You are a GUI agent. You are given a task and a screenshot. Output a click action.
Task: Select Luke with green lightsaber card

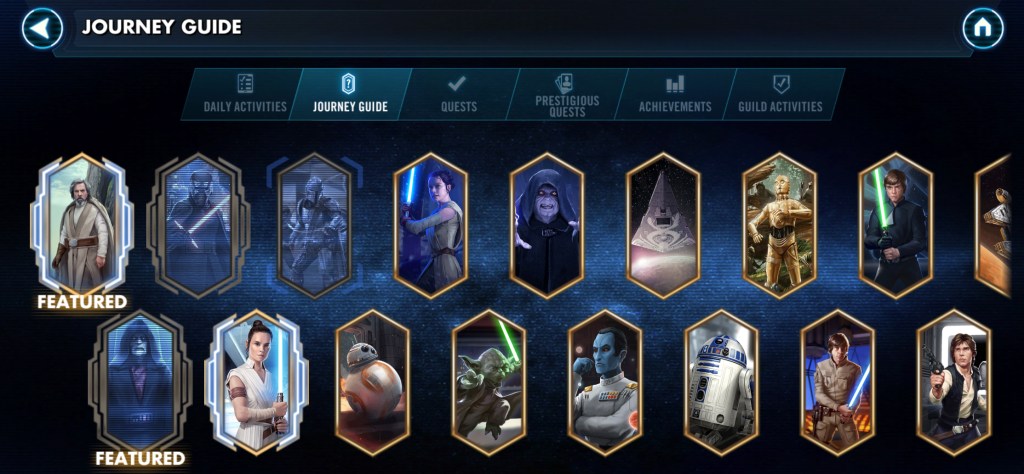click(x=895, y=225)
